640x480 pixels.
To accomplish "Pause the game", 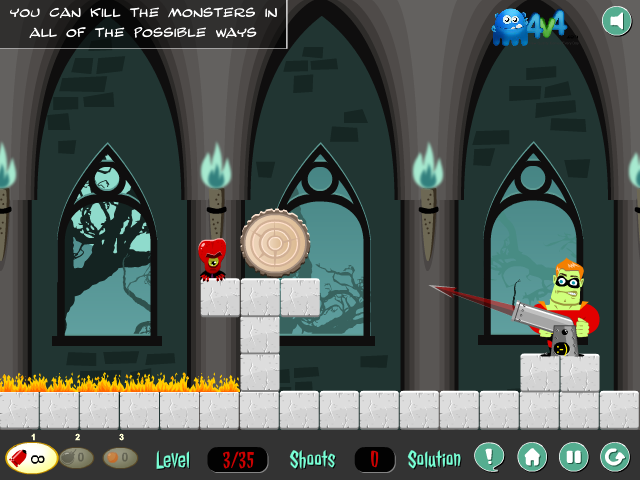I will pos(573,457).
